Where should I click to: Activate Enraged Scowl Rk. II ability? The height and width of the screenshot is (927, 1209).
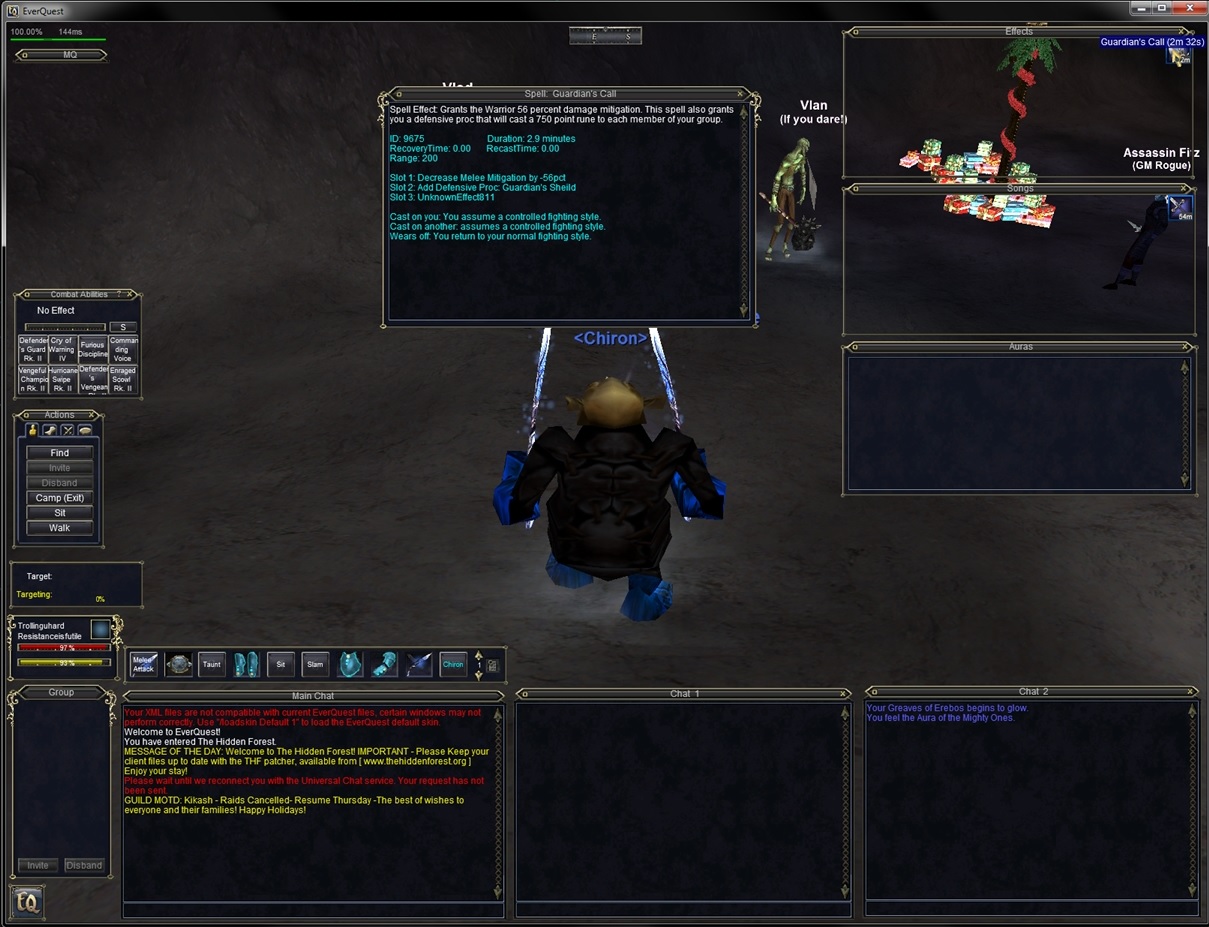coord(123,379)
